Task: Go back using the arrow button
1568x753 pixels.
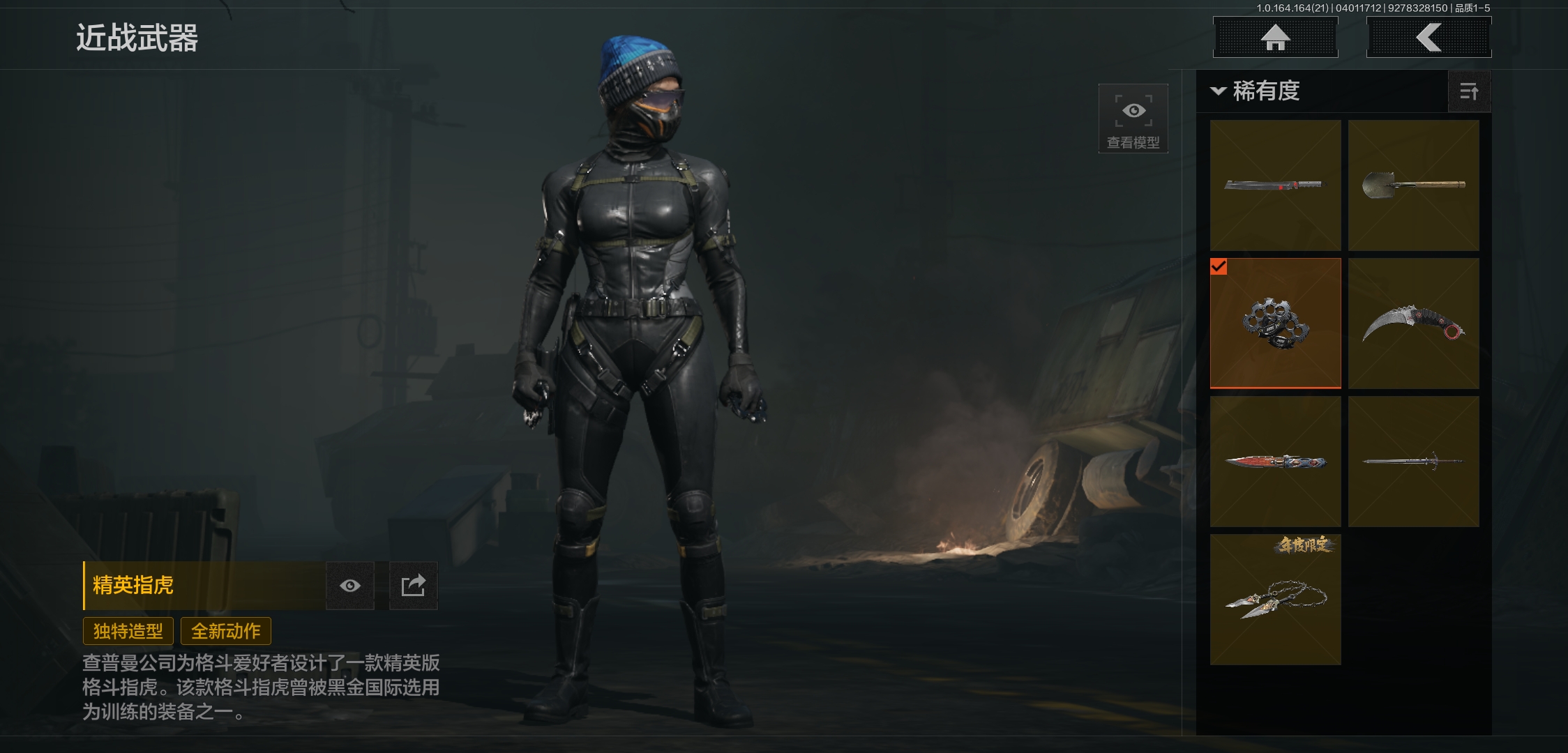Action: pyautogui.click(x=1428, y=38)
